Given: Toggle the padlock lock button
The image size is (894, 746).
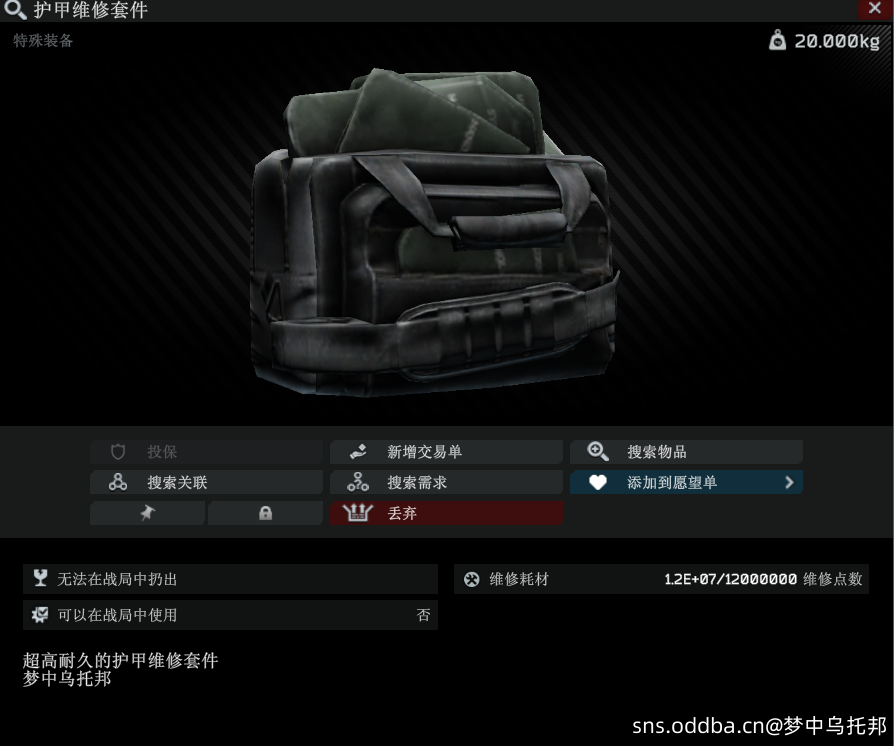Looking at the screenshot, I should pos(265,514).
